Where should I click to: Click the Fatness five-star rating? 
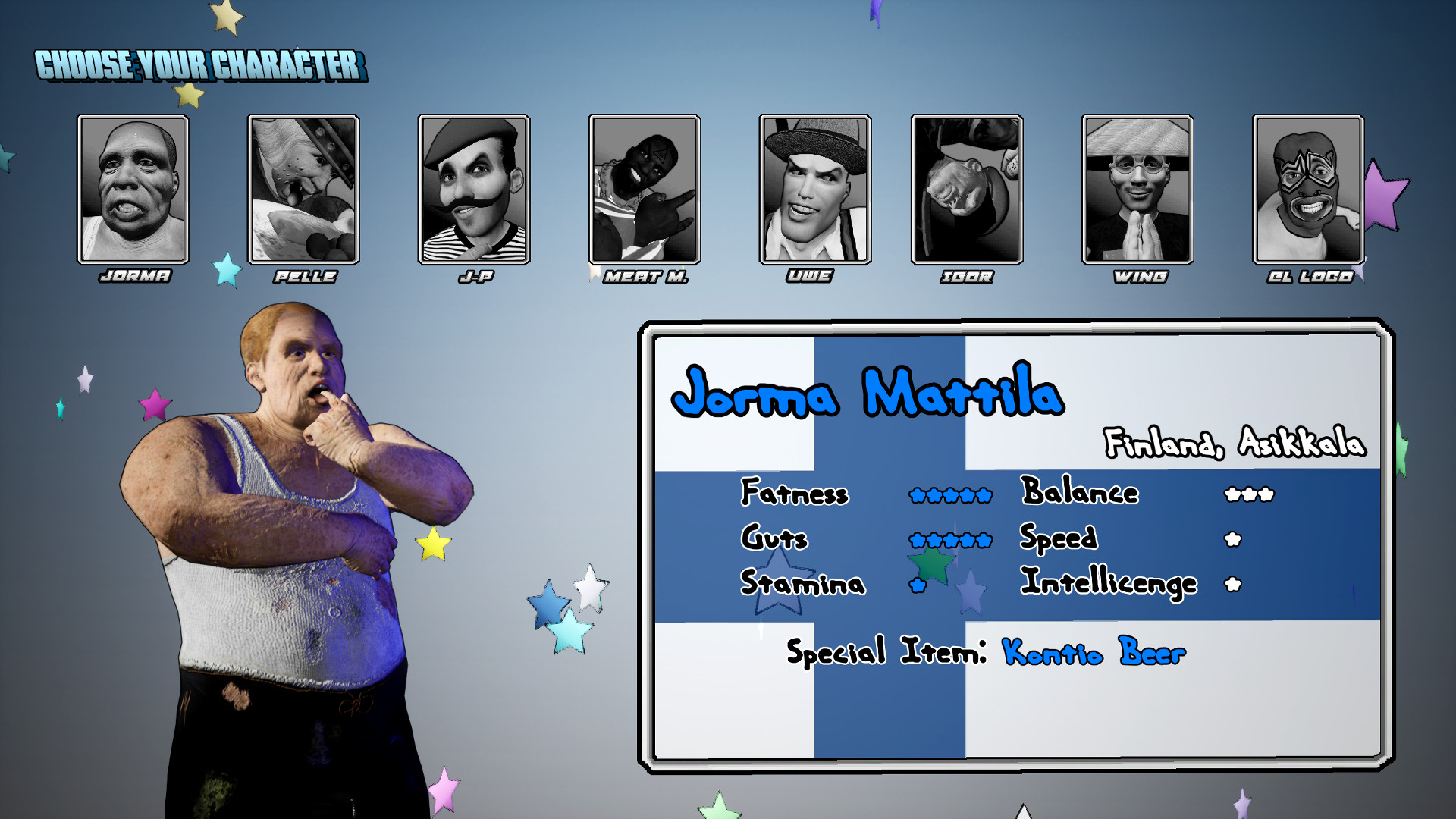tap(952, 494)
